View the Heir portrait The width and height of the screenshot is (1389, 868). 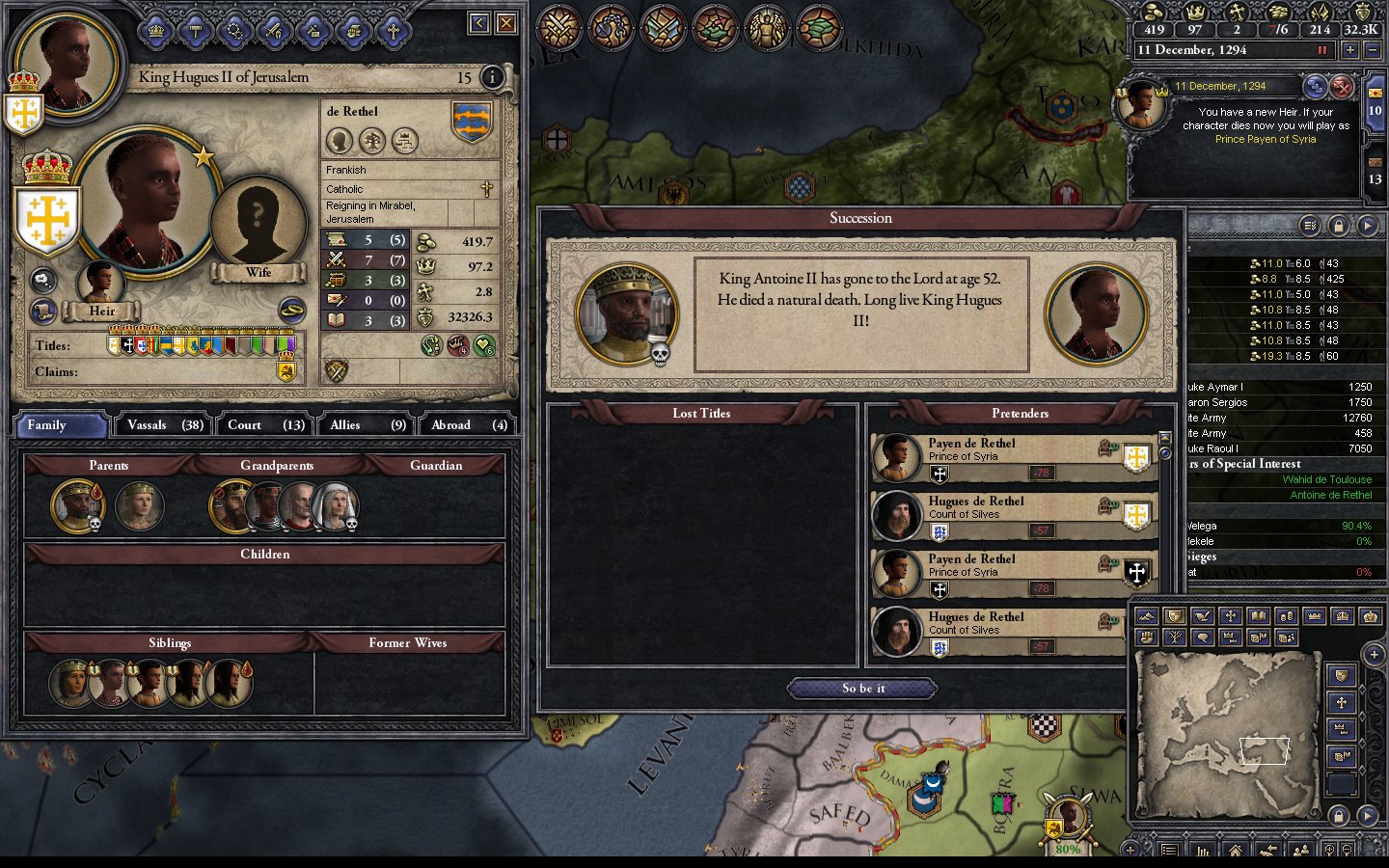(100, 282)
